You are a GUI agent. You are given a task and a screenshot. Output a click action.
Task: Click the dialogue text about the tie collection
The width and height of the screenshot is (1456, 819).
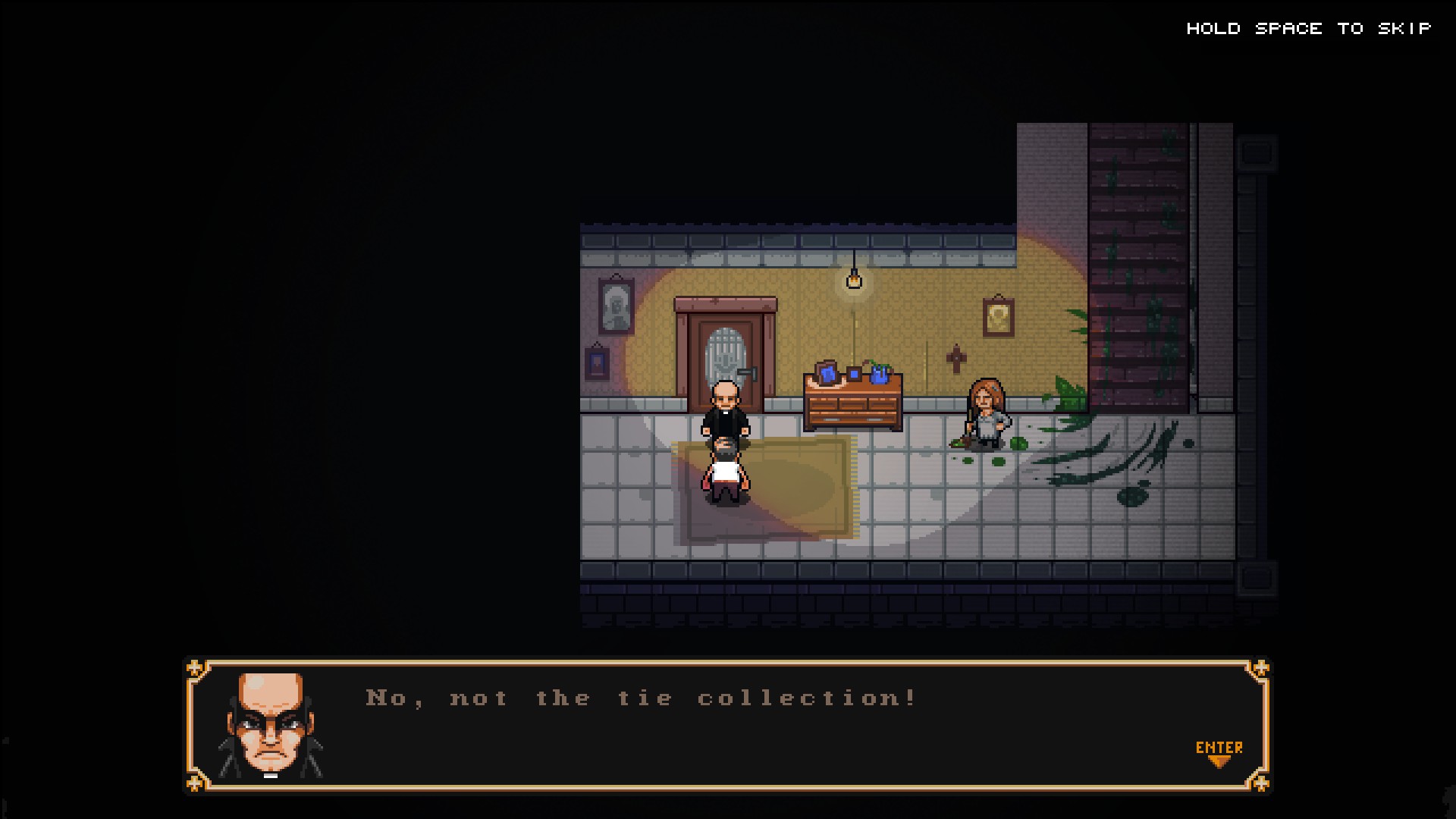coord(641,698)
